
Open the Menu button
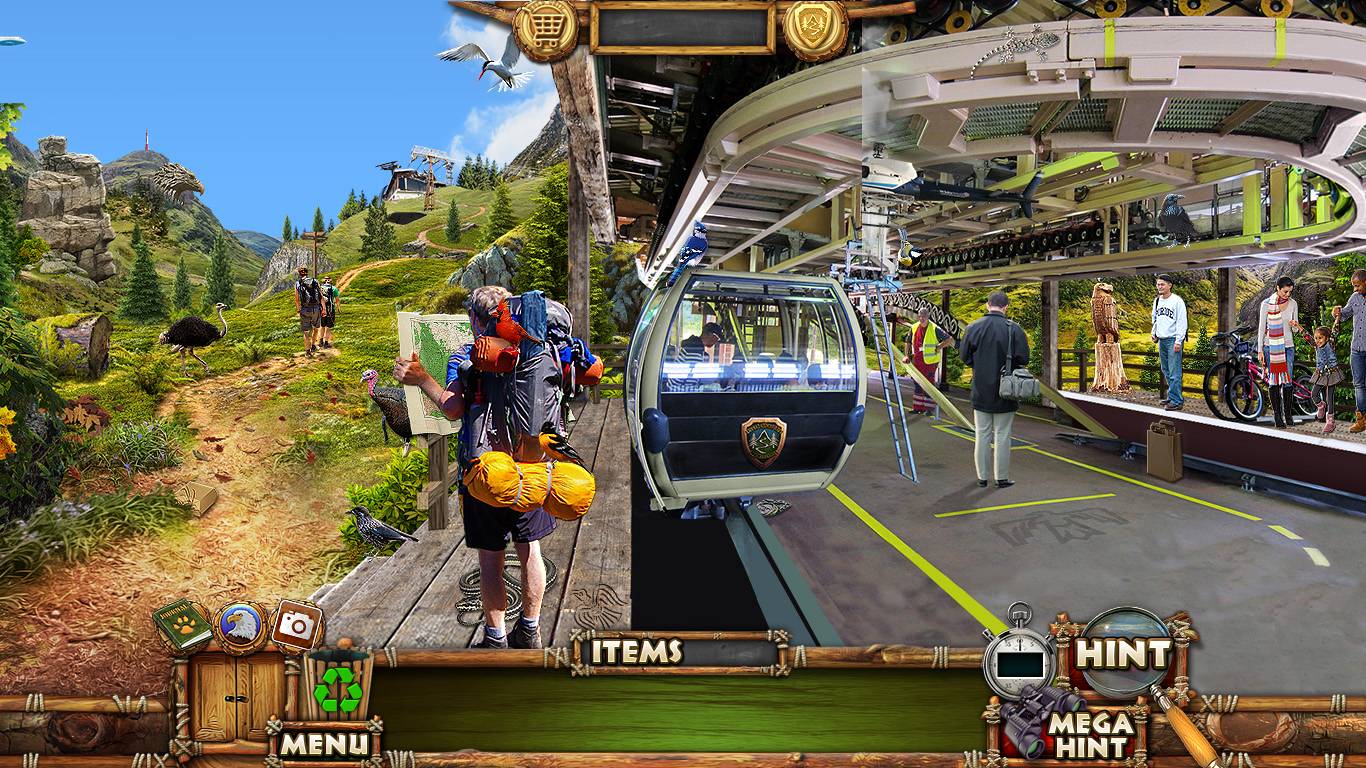coord(325,743)
